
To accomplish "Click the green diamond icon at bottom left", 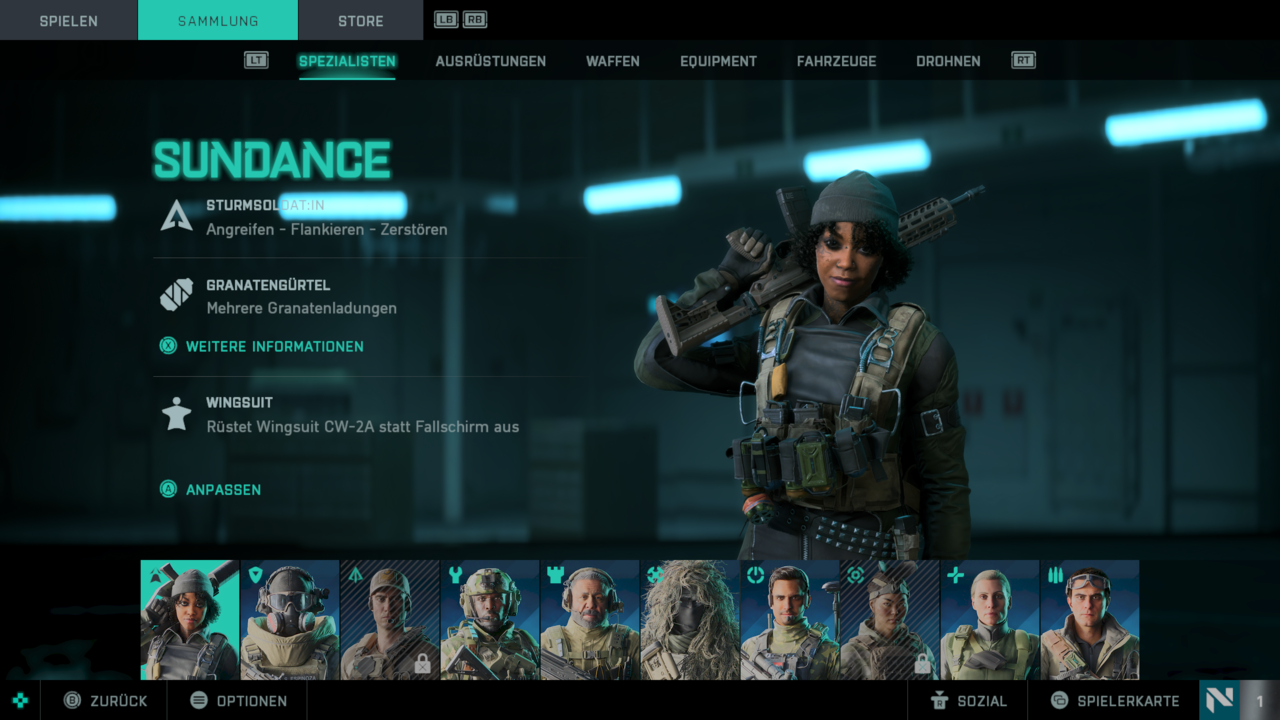I will click(18, 700).
